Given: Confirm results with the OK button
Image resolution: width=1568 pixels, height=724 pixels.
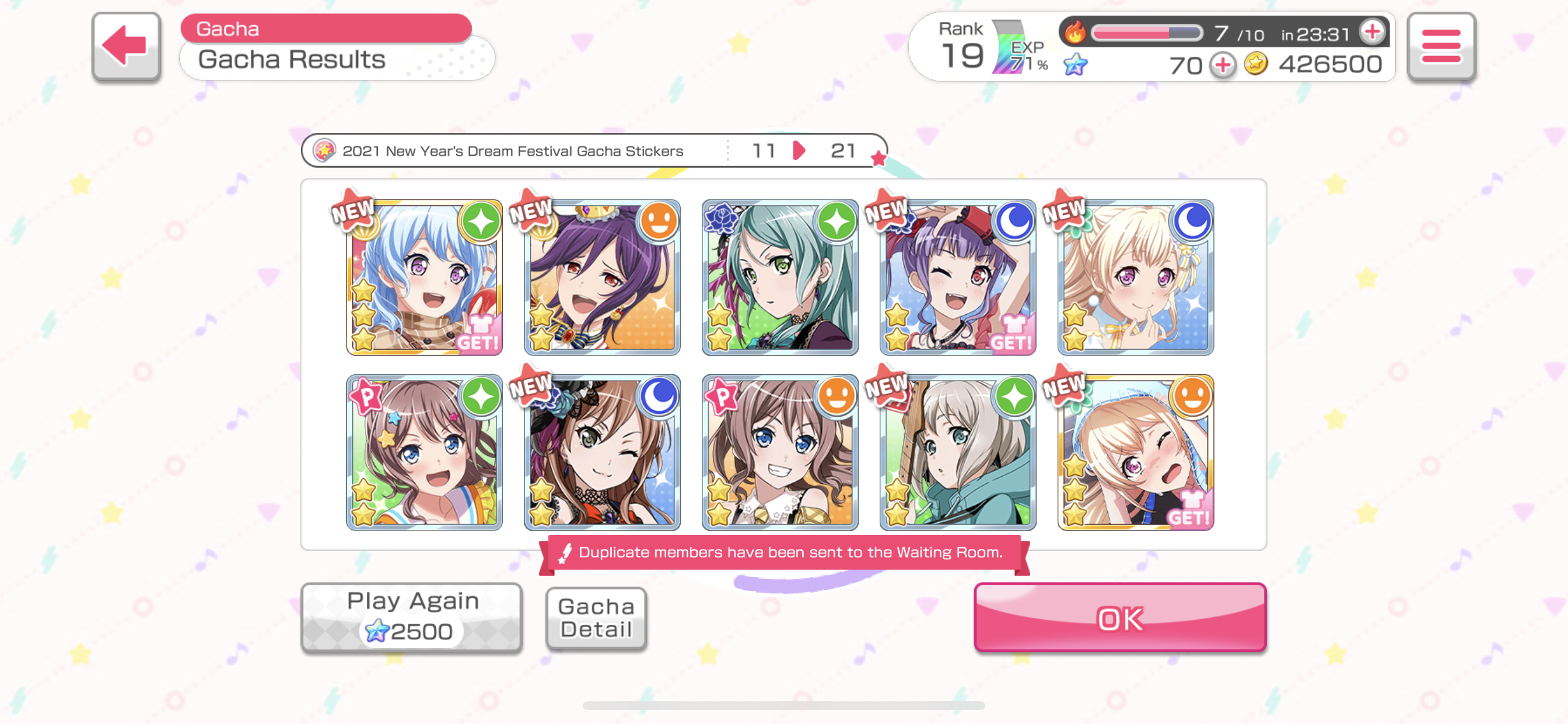Looking at the screenshot, I should (1119, 617).
